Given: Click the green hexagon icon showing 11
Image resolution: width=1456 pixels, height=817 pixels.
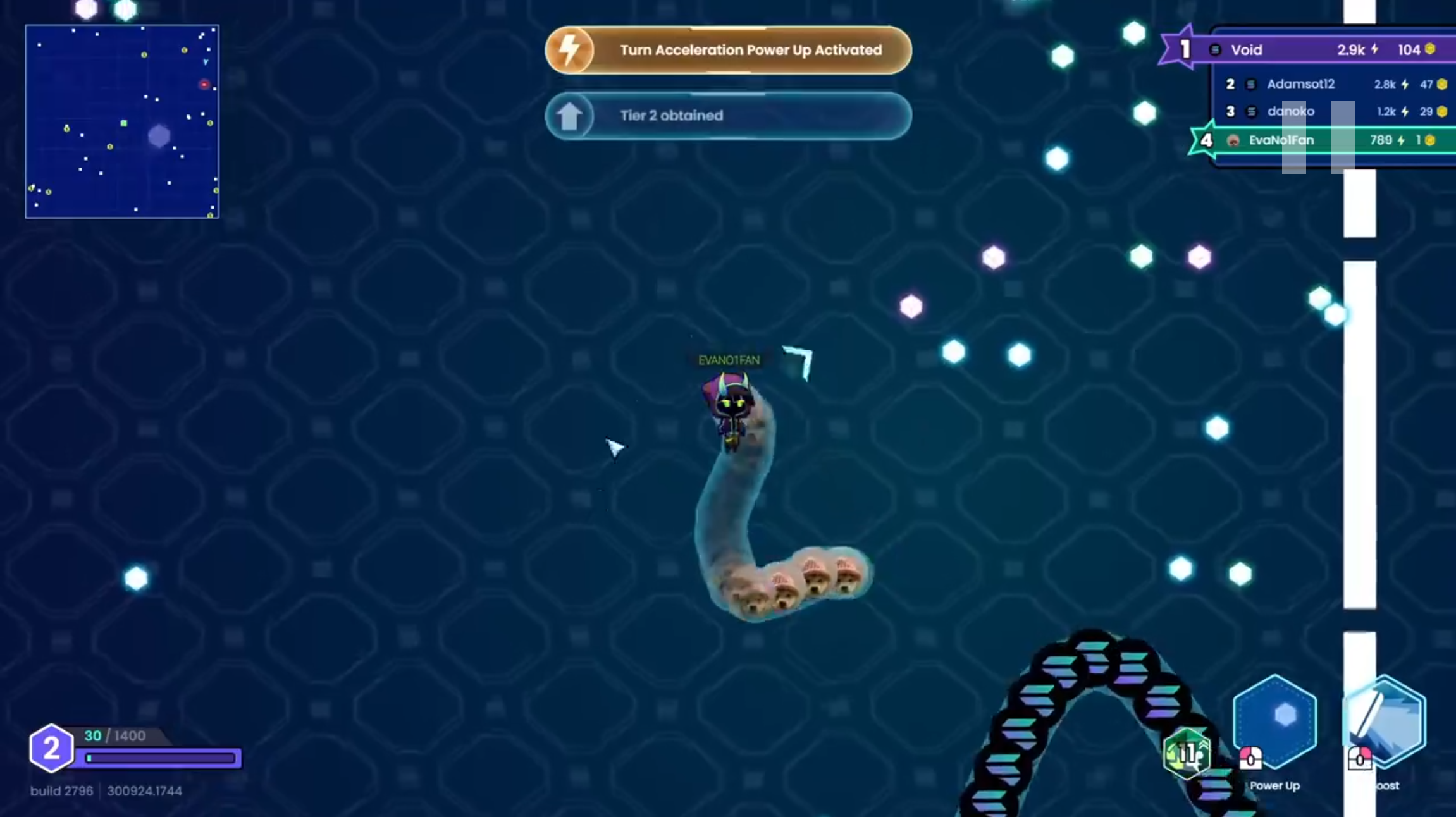Looking at the screenshot, I should (x=1187, y=754).
